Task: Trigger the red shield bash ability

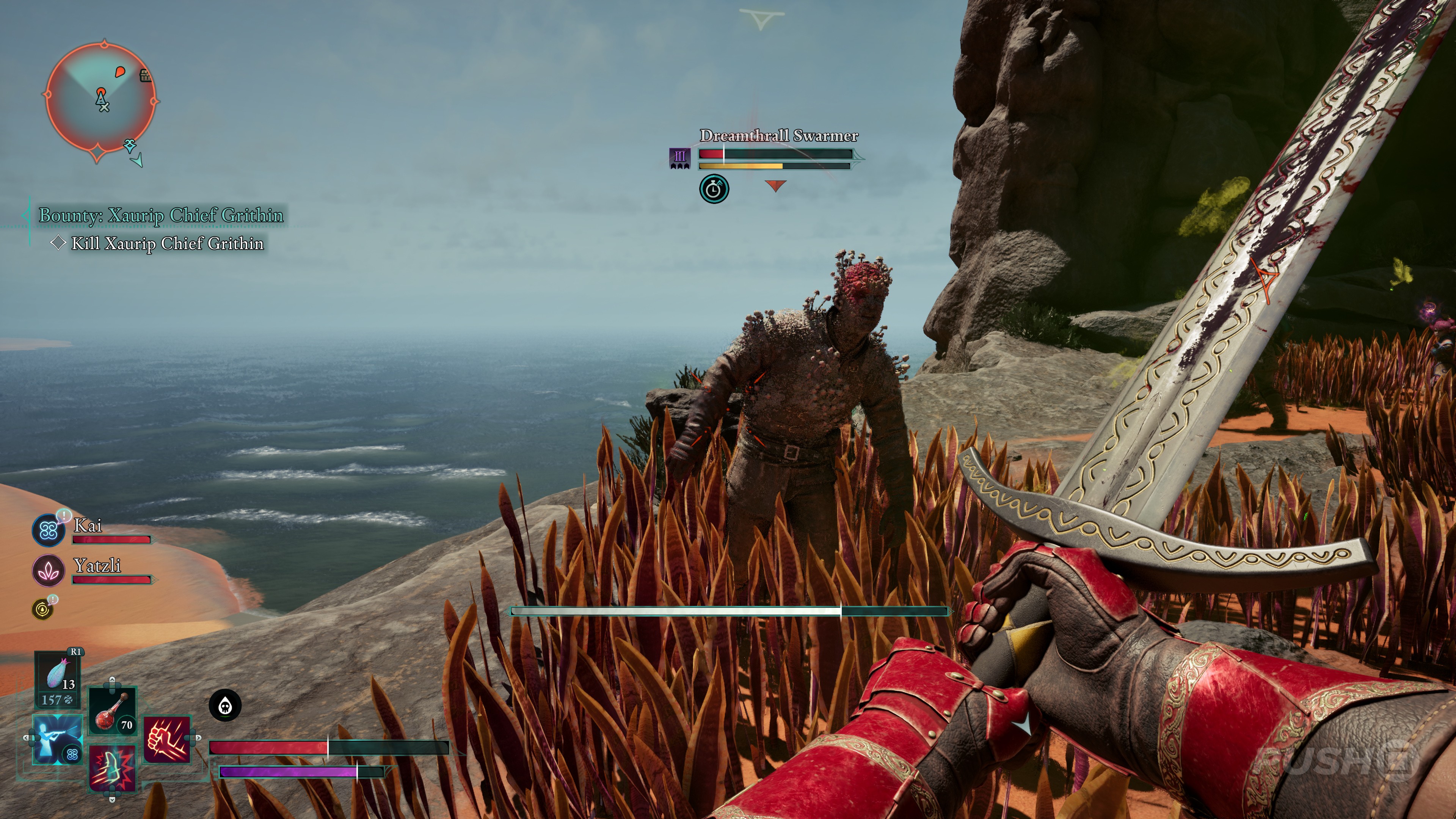Action: click(113, 767)
